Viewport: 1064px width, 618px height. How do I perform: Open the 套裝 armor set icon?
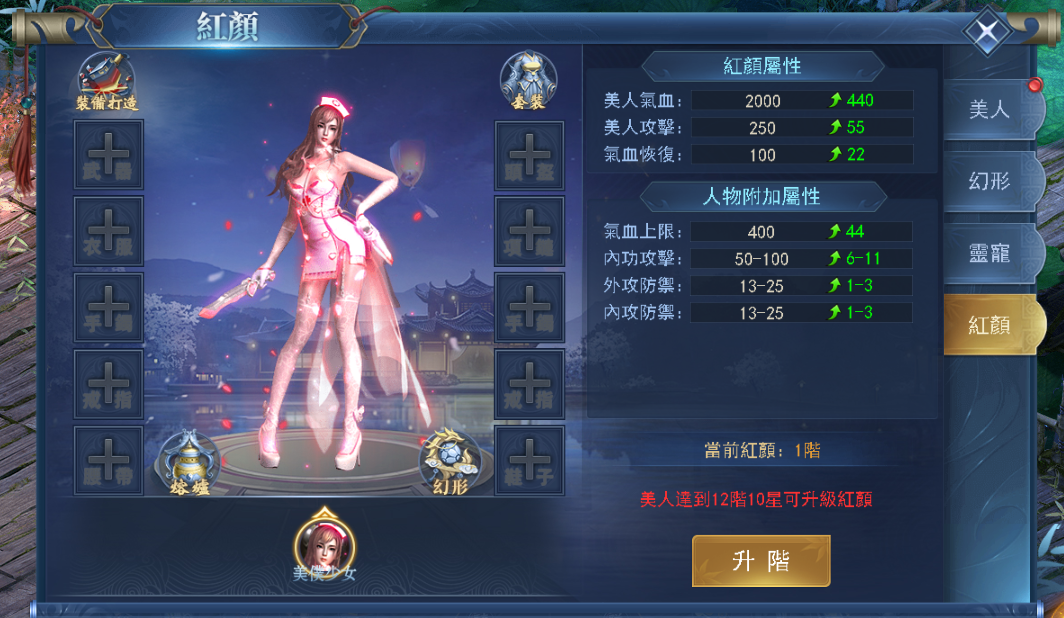[528, 82]
